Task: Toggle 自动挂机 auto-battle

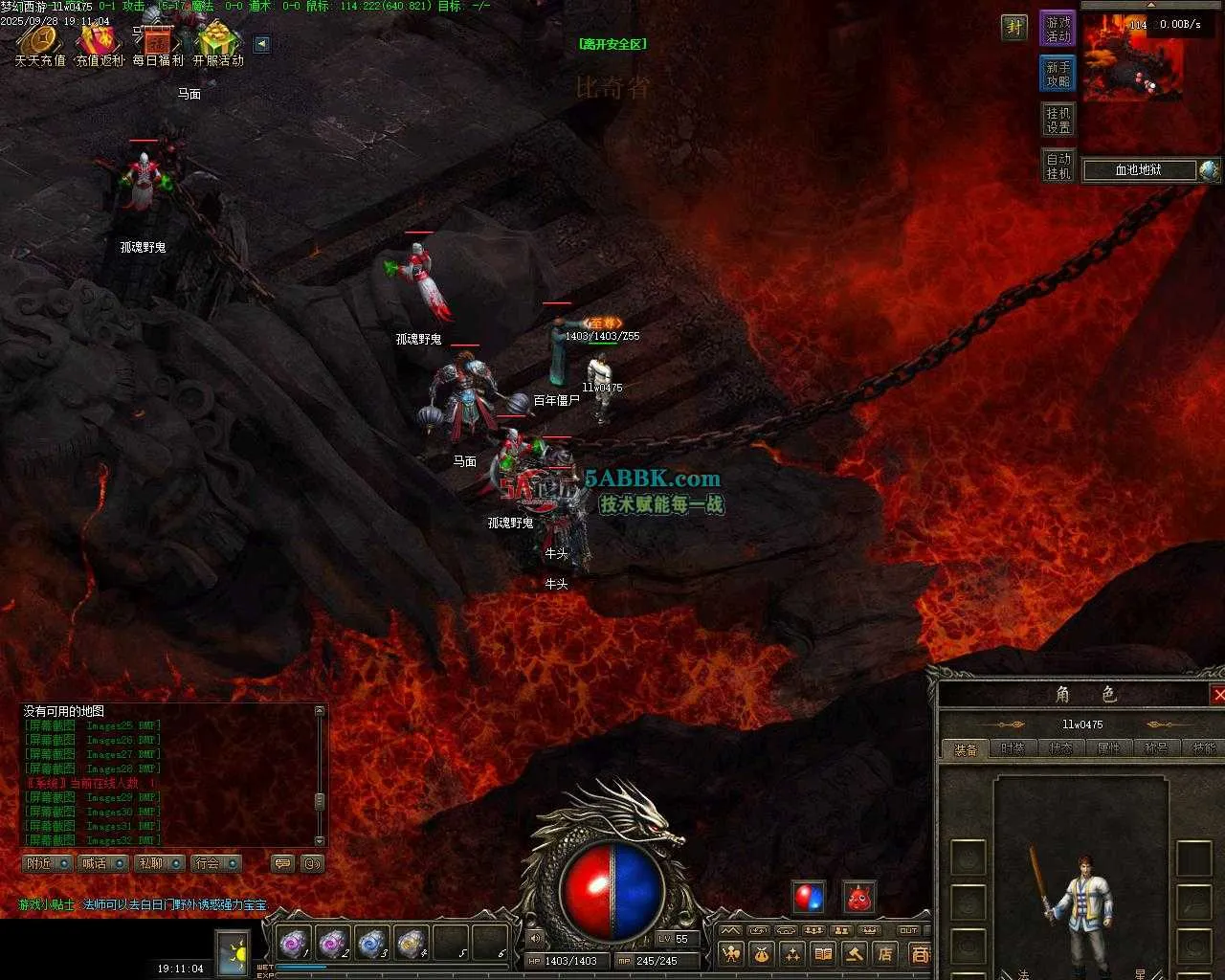Action: [1058, 166]
